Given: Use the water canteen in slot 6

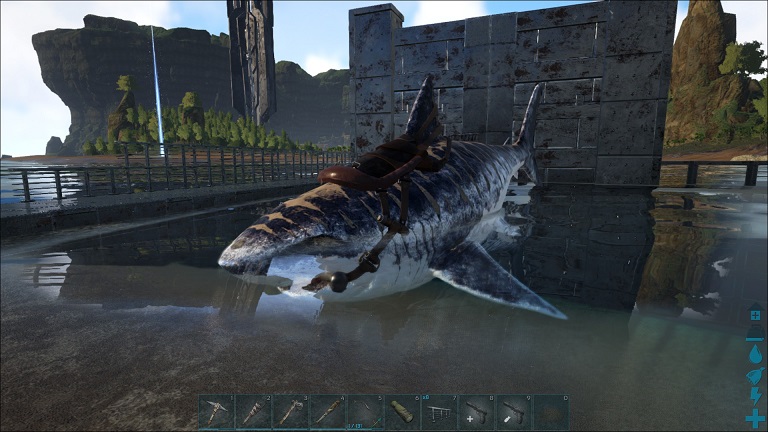Looking at the screenshot, I should (x=402, y=412).
